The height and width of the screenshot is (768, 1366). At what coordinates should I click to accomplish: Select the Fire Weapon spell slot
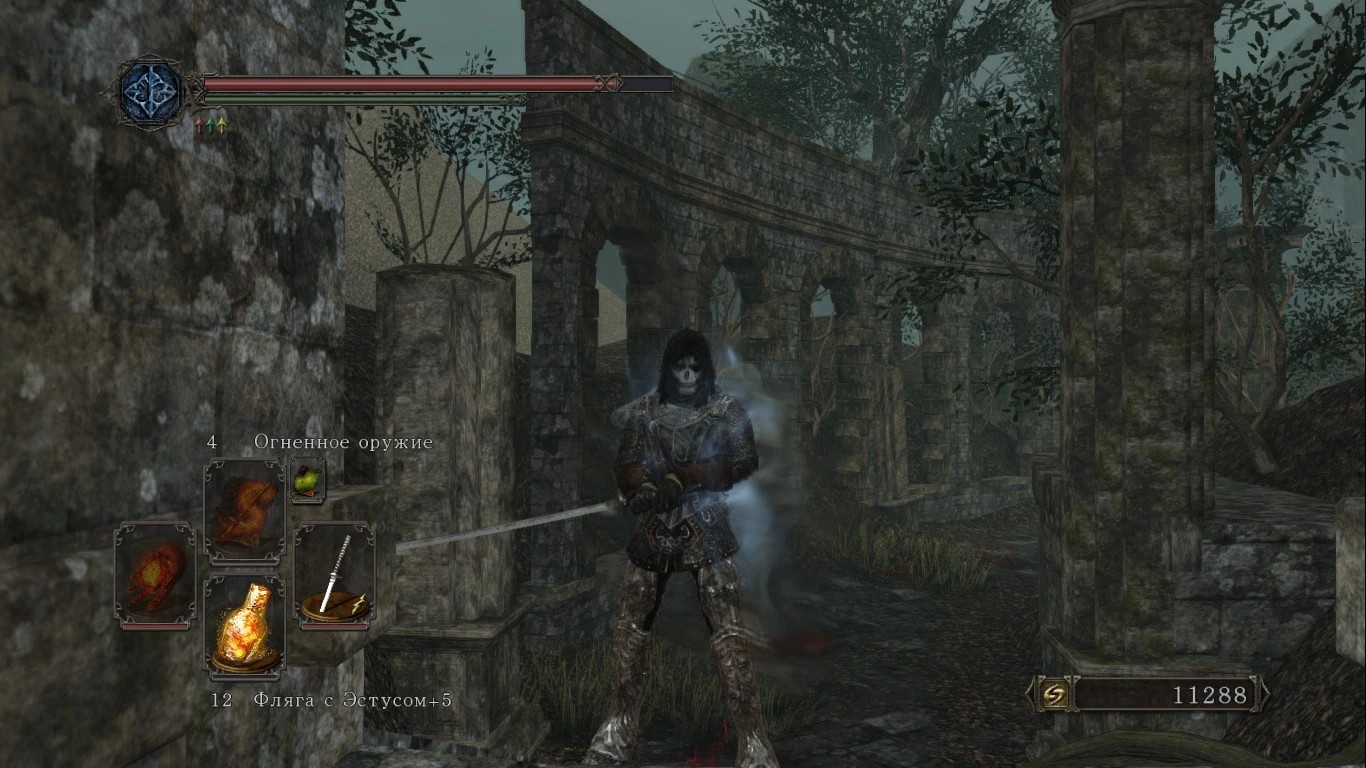[244, 511]
